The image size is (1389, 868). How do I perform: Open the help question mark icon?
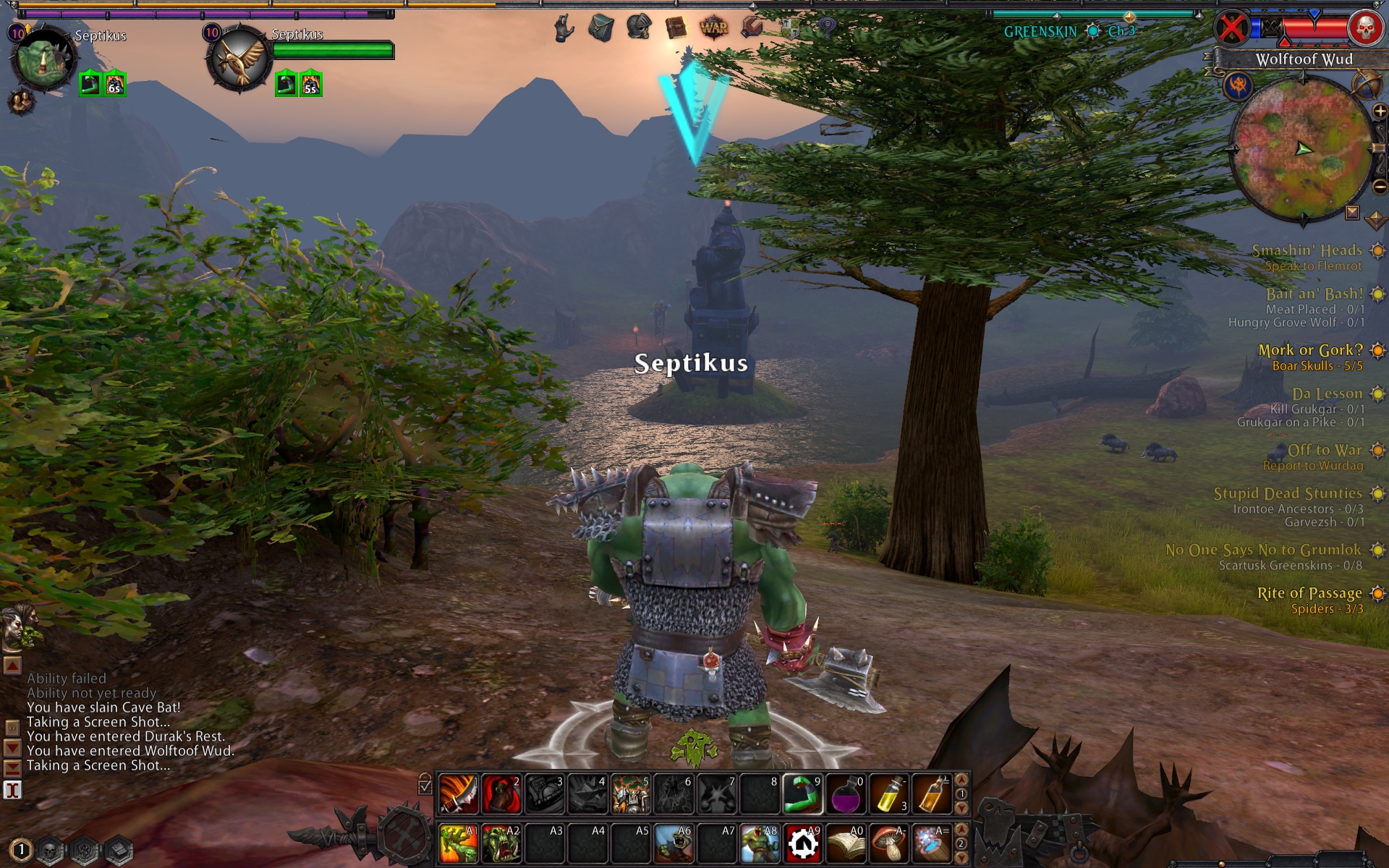(826, 27)
